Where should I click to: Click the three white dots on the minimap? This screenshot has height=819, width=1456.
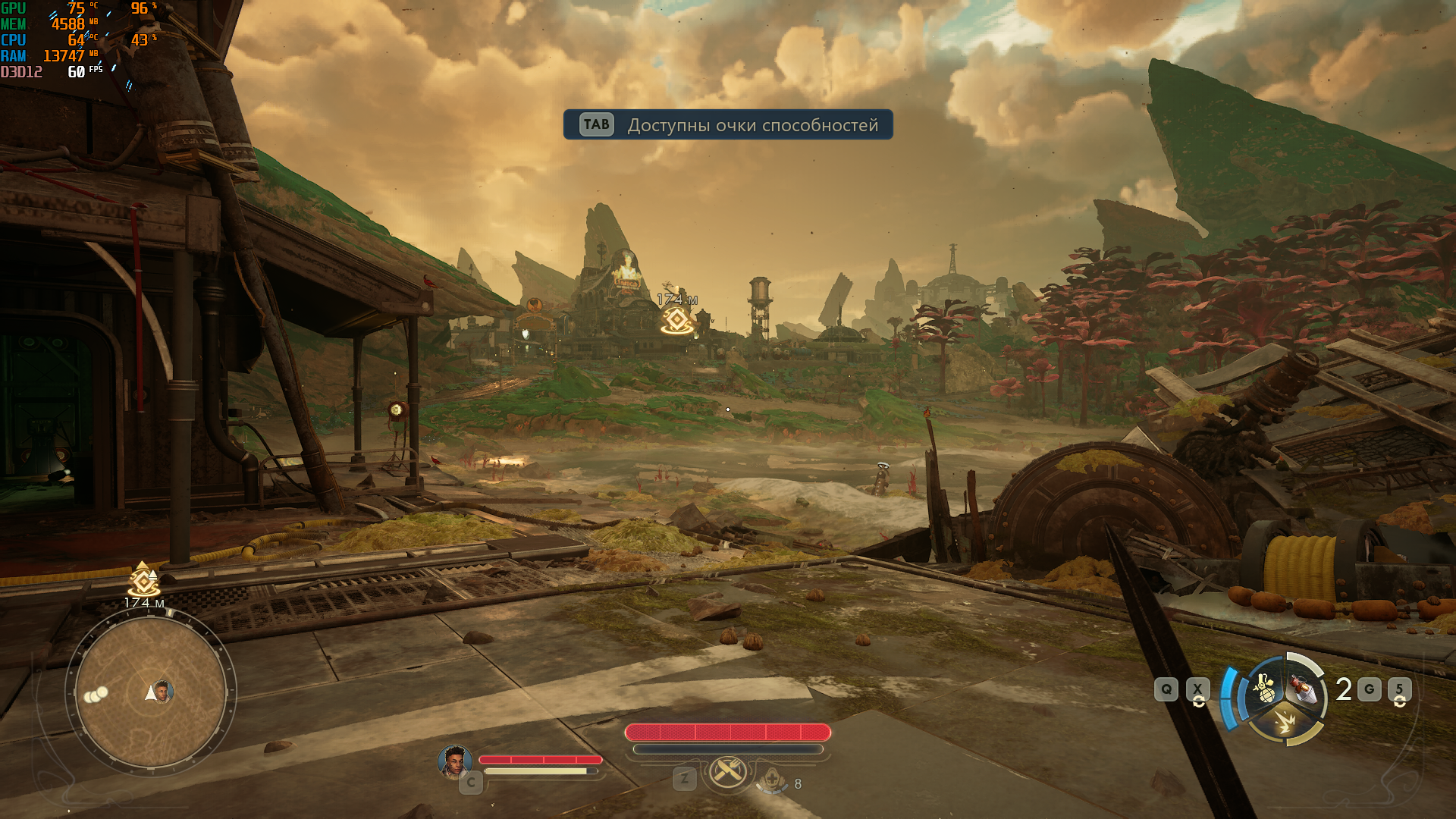click(x=96, y=694)
